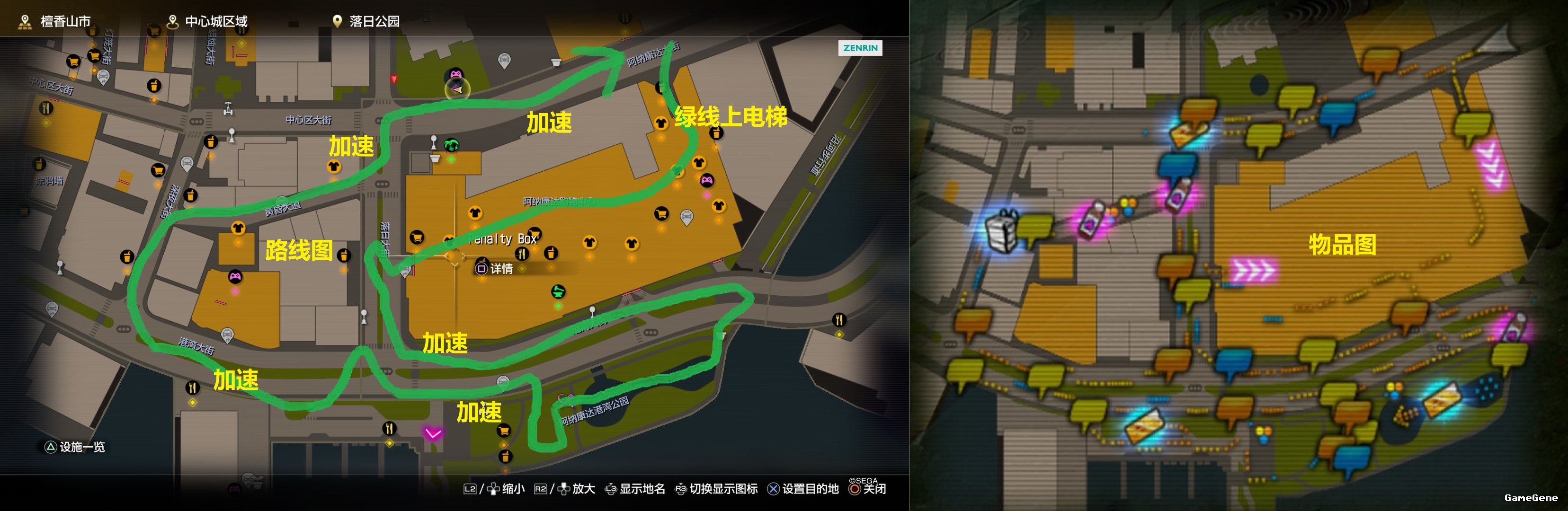1568x511 pixels.
Task: Select the 檀香山市 city label
Action: pyautogui.click(x=64, y=22)
